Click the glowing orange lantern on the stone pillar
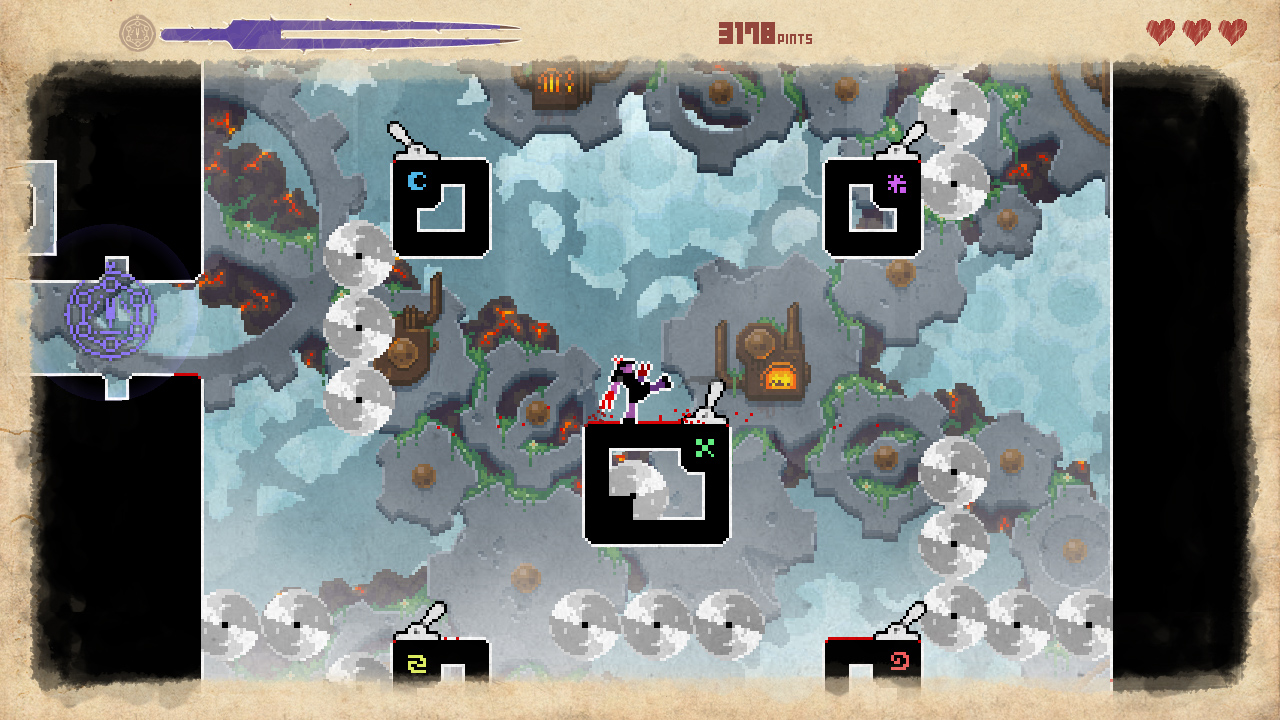This screenshot has height=720, width=1280. [x=778, y=376]
